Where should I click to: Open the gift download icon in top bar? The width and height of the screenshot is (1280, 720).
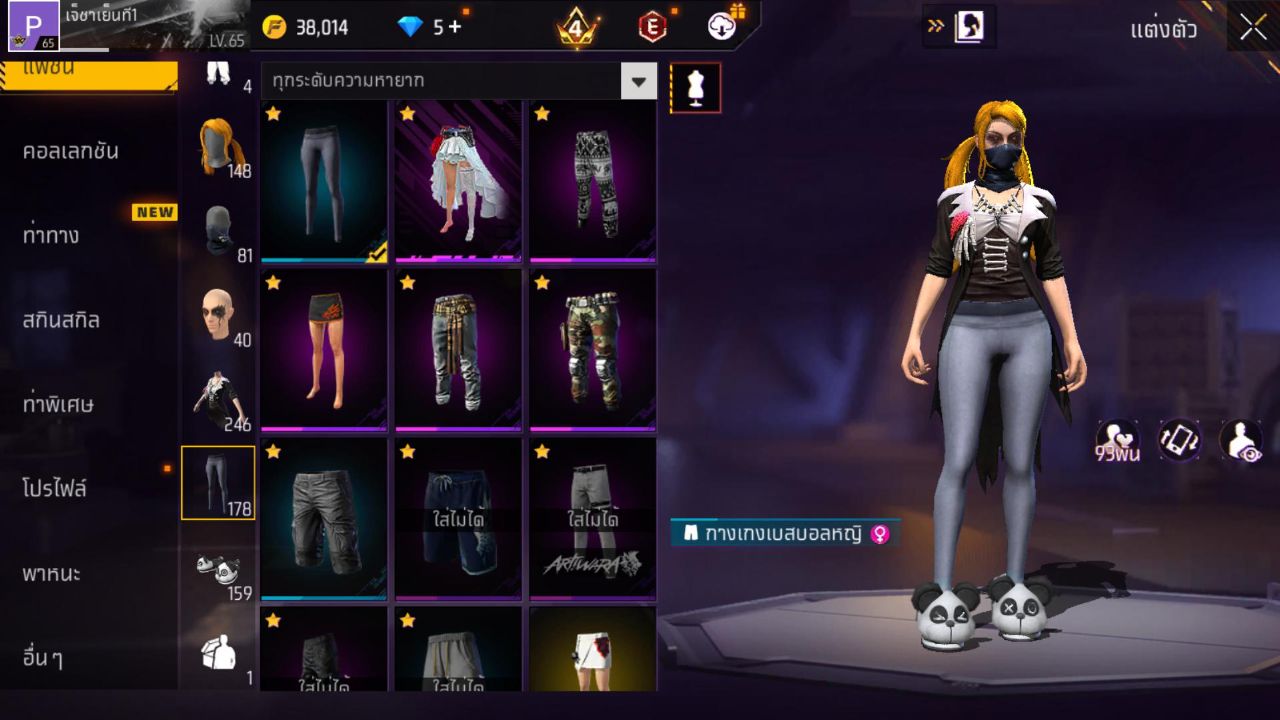tap(720, 27)
